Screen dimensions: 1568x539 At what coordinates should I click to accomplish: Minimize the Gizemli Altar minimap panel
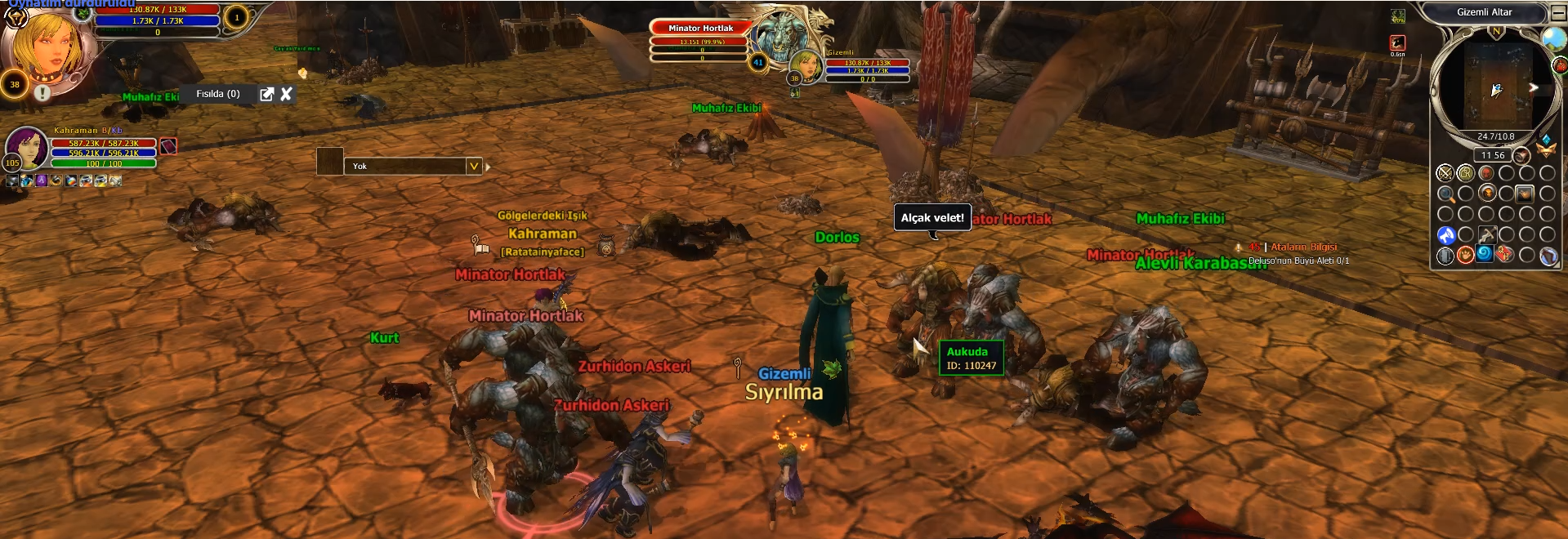point(1557,13)
